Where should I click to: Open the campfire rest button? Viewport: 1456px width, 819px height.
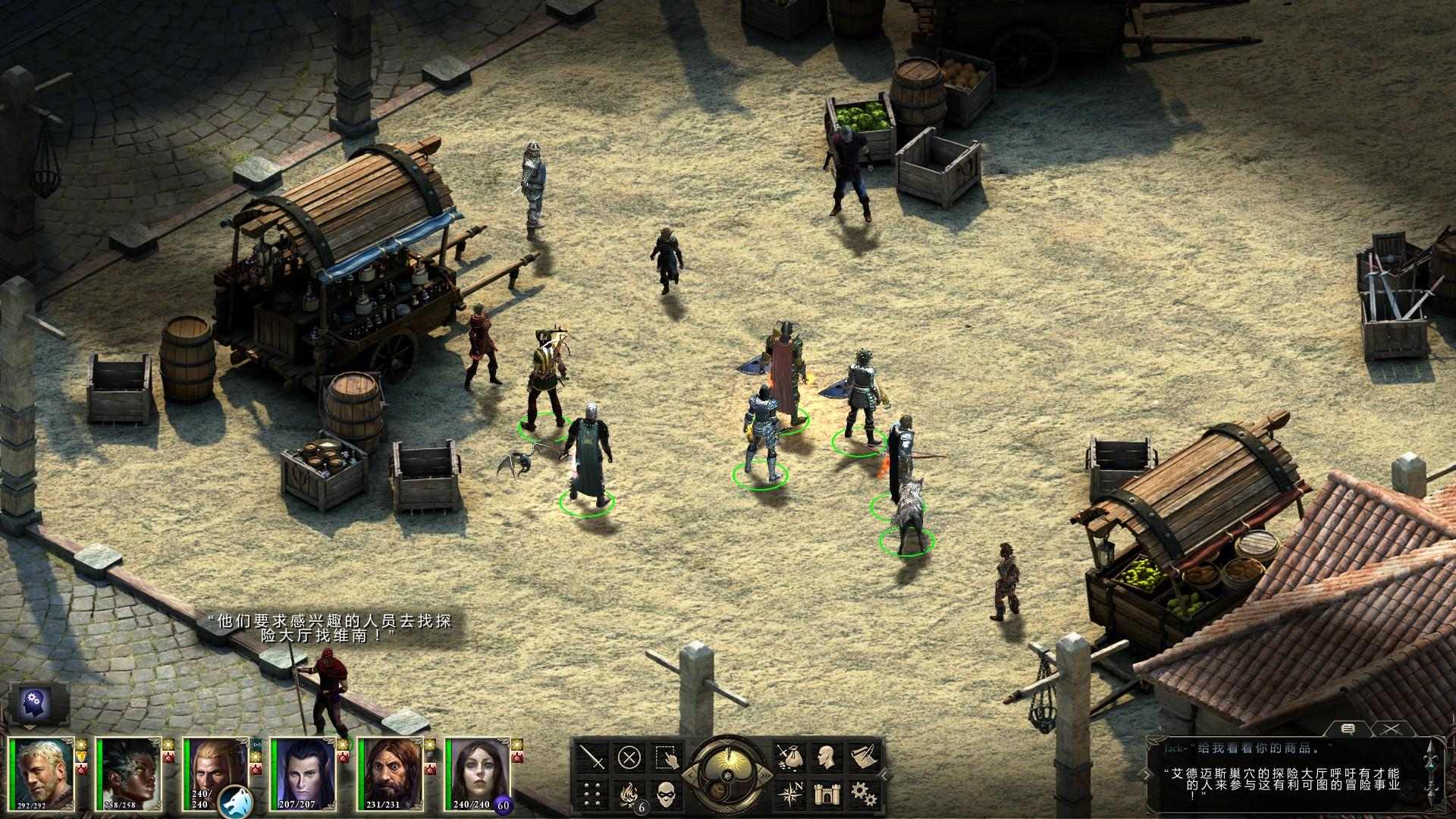pos(629,793)
